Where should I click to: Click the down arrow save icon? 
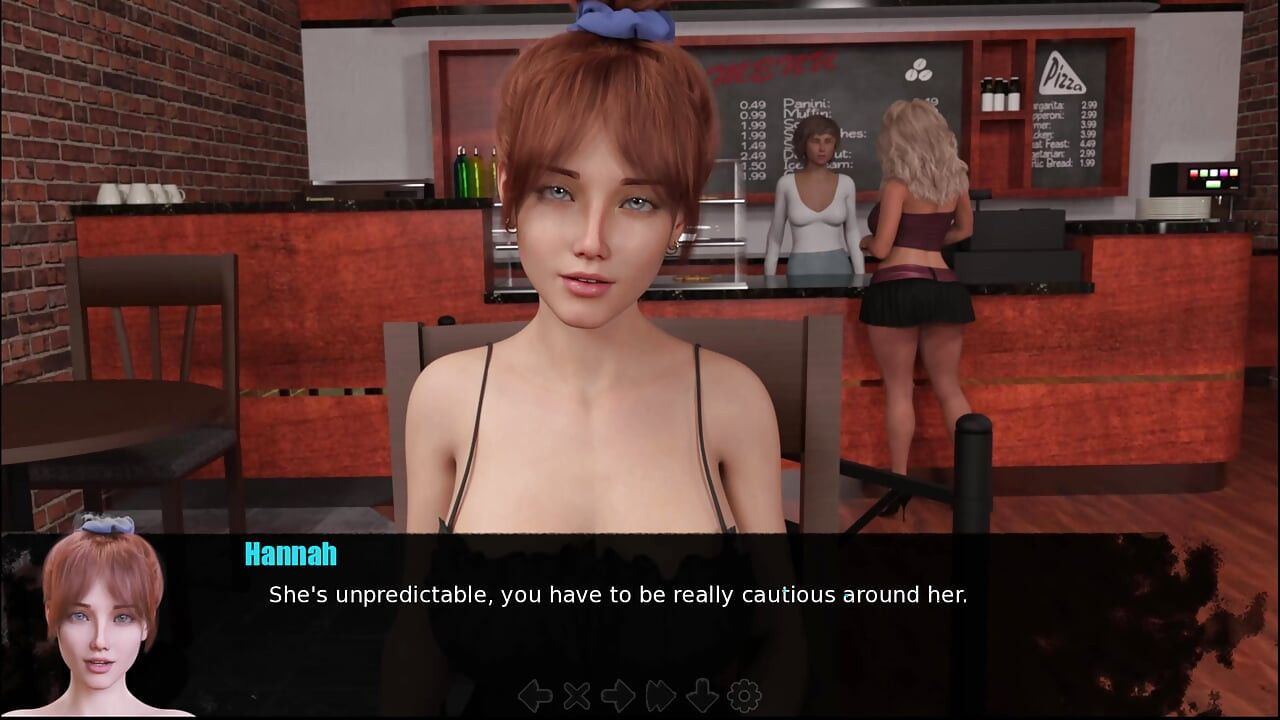(702, 695)
